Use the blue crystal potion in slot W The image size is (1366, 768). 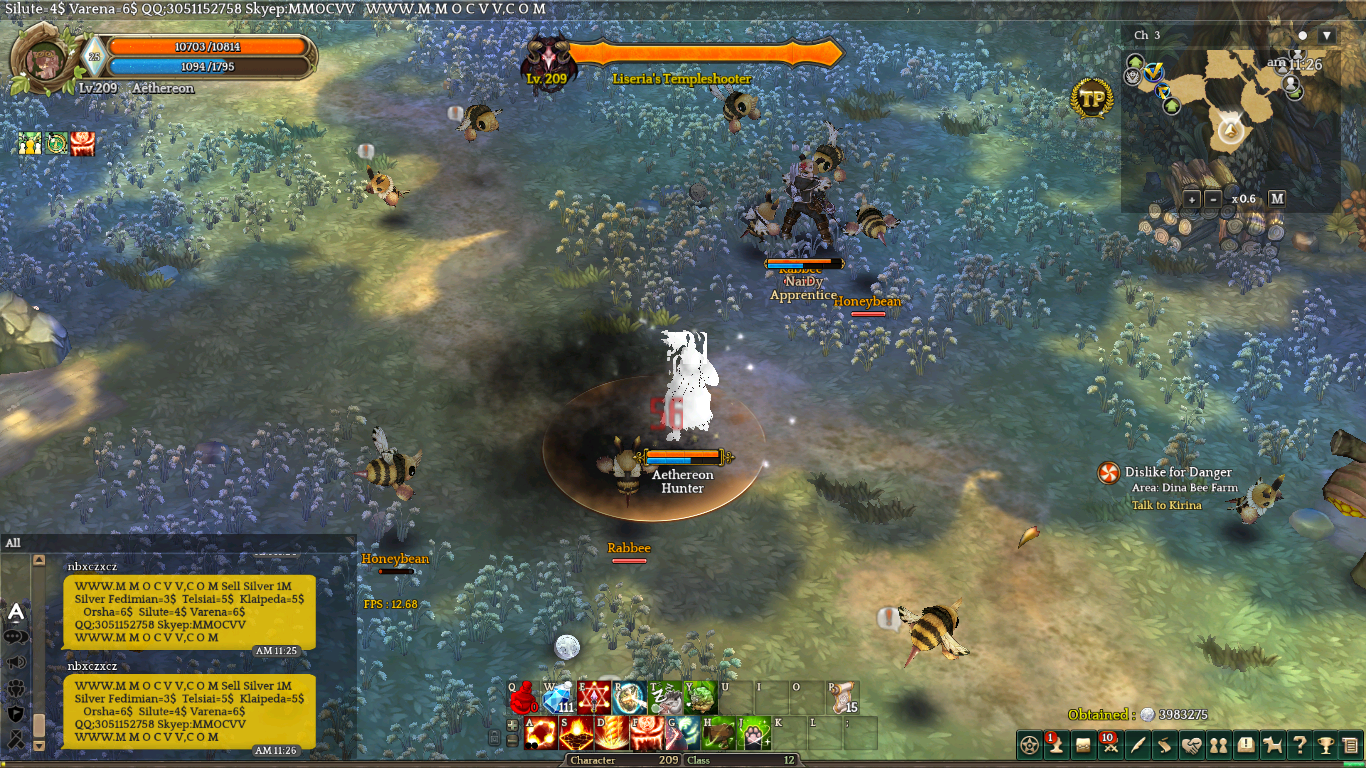click(558, 697)
